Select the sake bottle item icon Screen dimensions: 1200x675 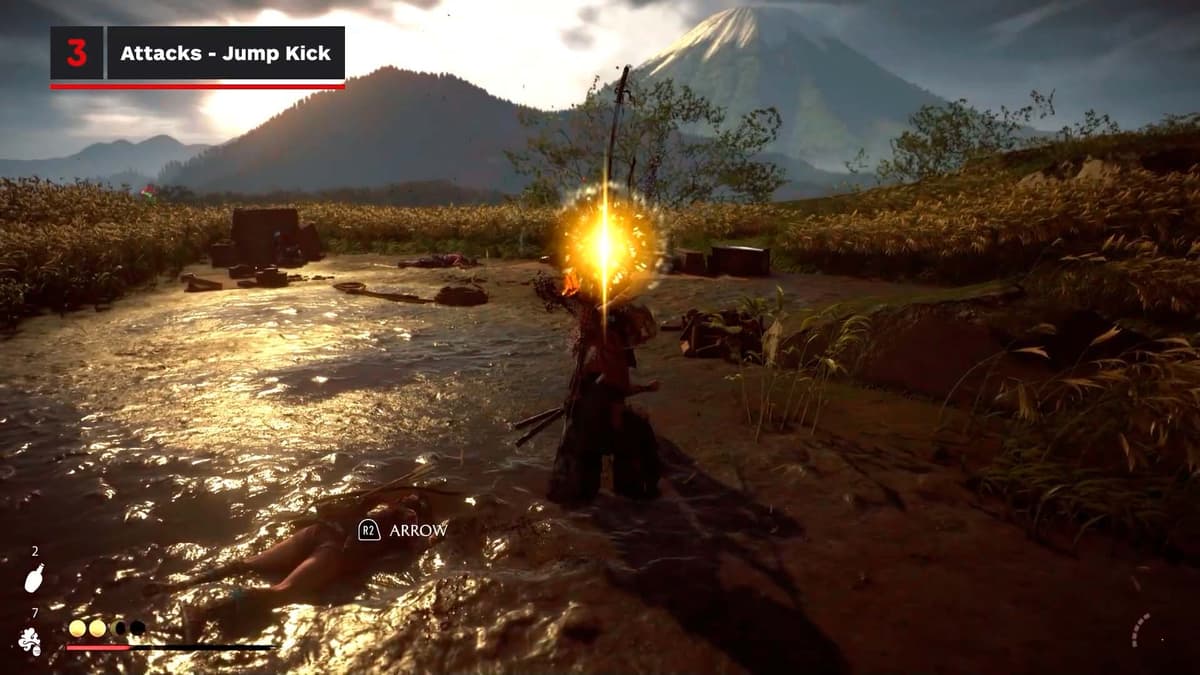tap(34, 578)
